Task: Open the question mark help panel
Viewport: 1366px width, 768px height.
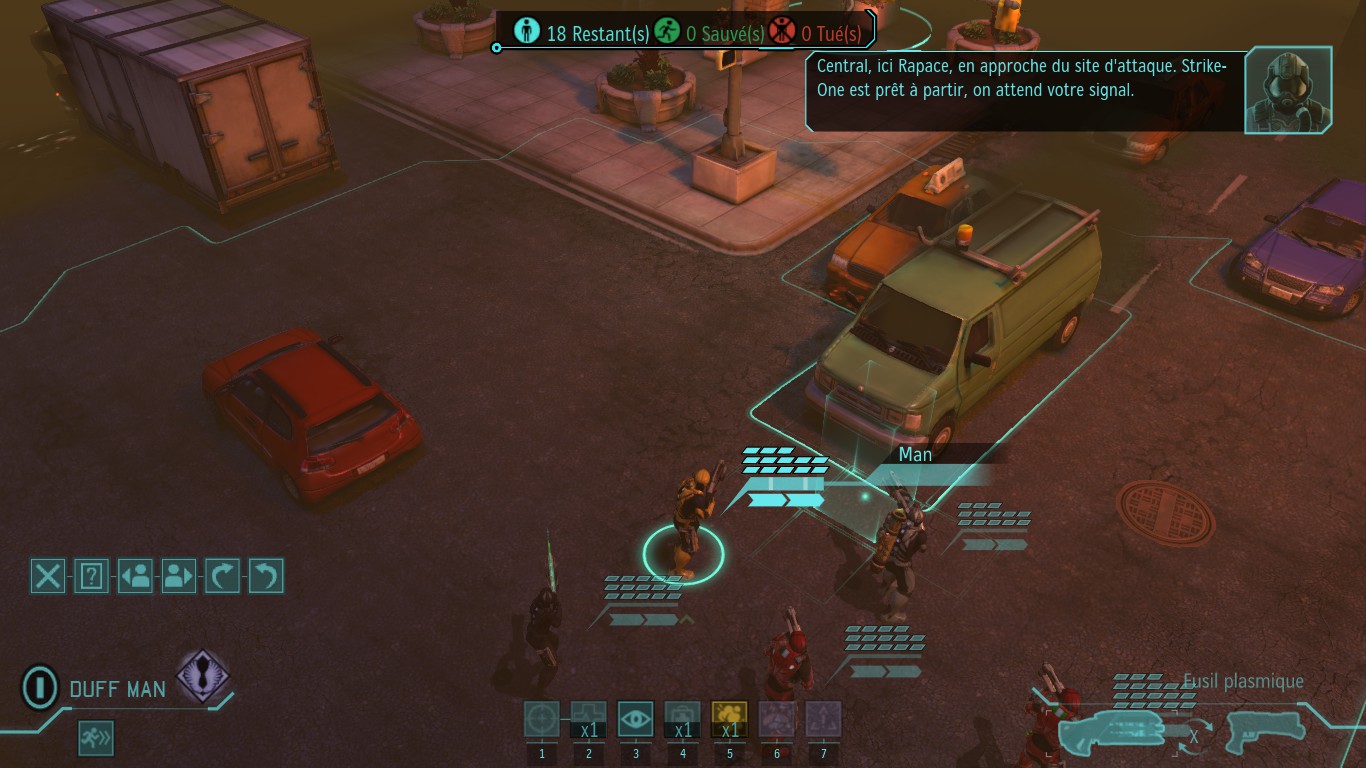Action: [91, 576]
